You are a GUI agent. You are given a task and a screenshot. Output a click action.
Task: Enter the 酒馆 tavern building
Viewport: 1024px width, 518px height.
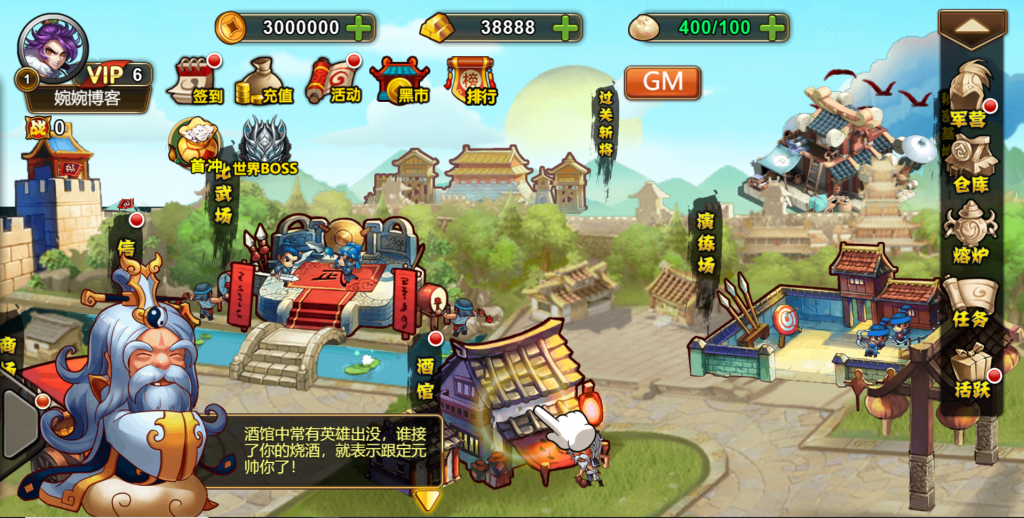pyautogui.click(x=510, y=400)
